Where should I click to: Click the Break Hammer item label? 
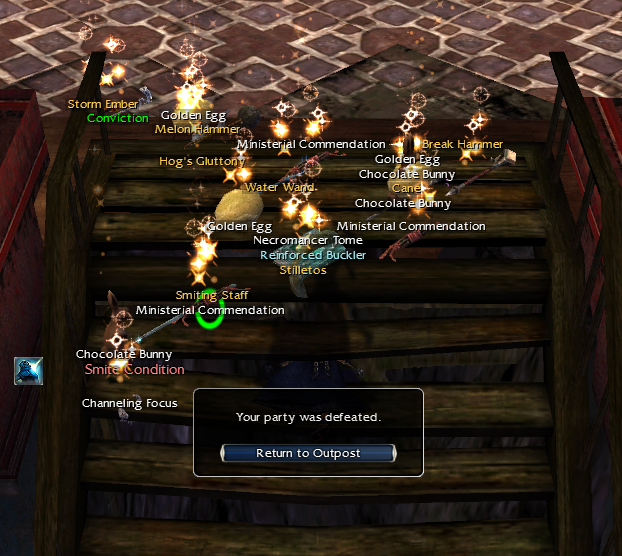click(462, 144)
